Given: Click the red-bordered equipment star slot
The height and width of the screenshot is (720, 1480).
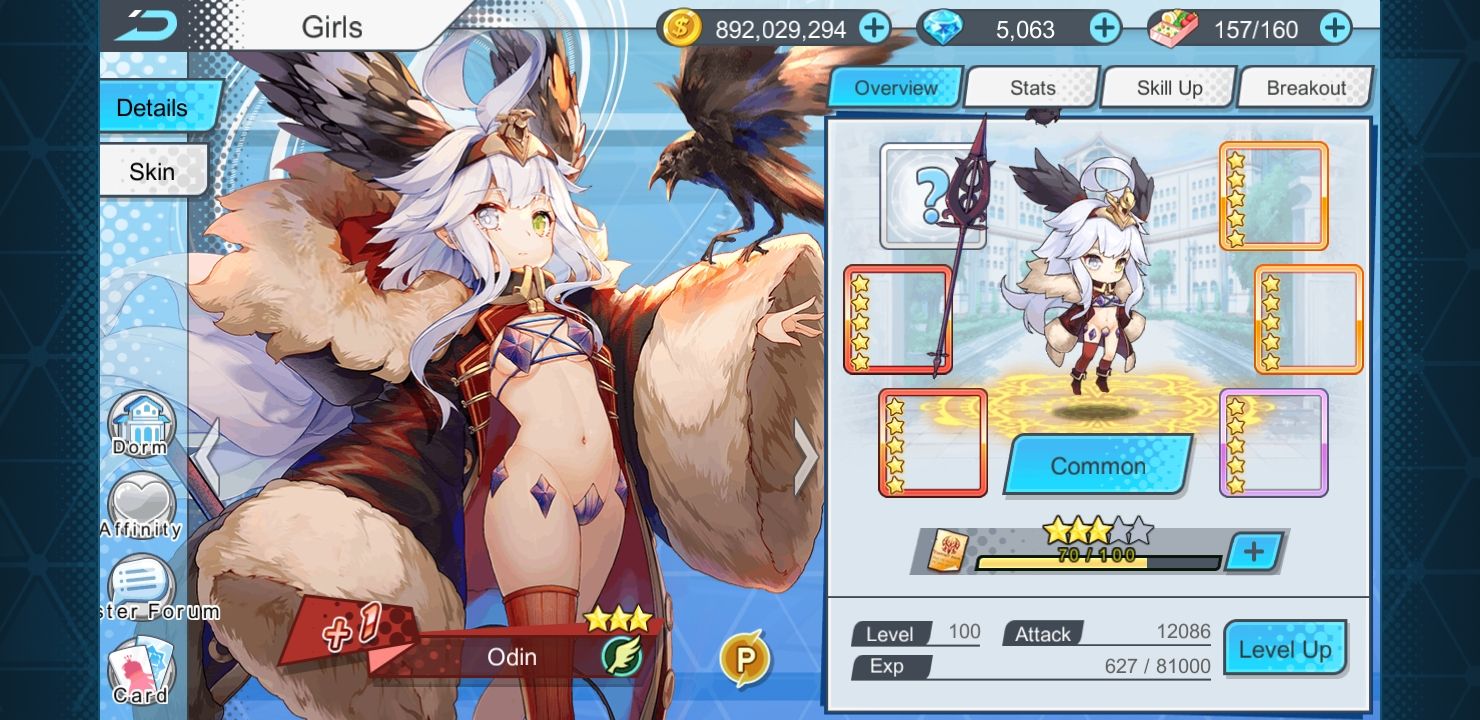Looking at the screenshot, I should click(897, 317).
